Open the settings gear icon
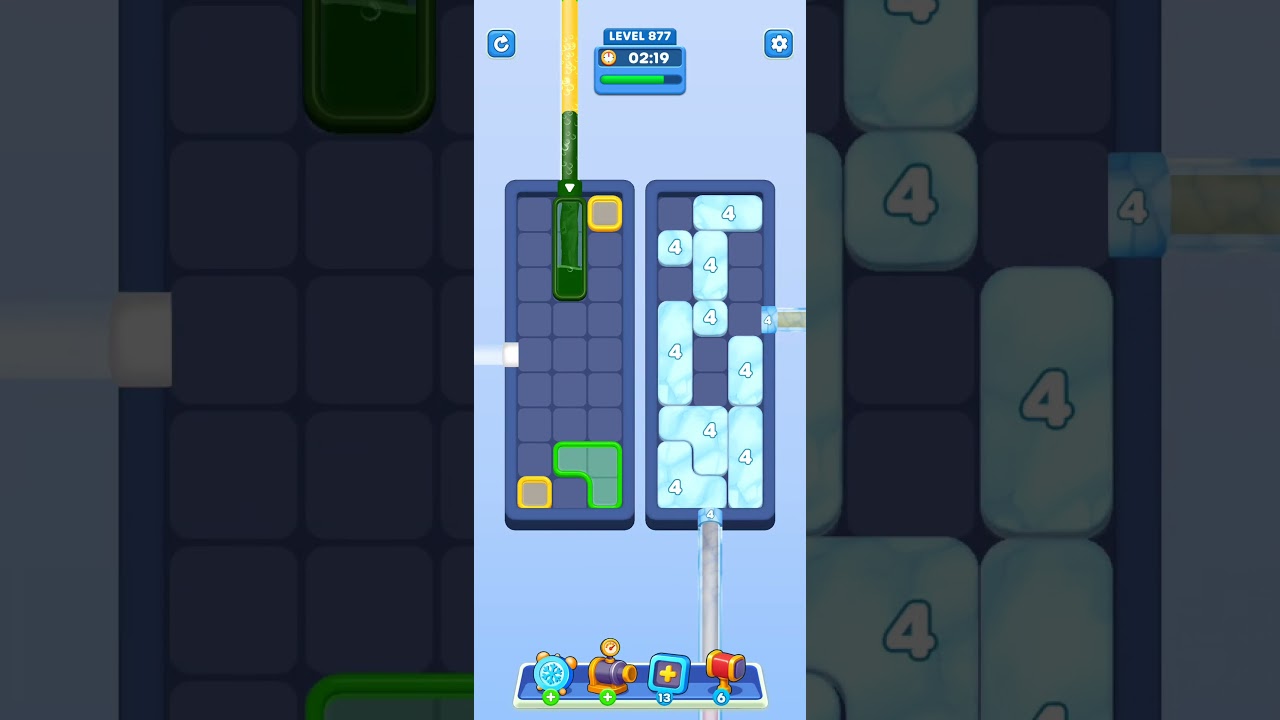The width and height of the screenshot is (1280, 720). pos(779,44)
